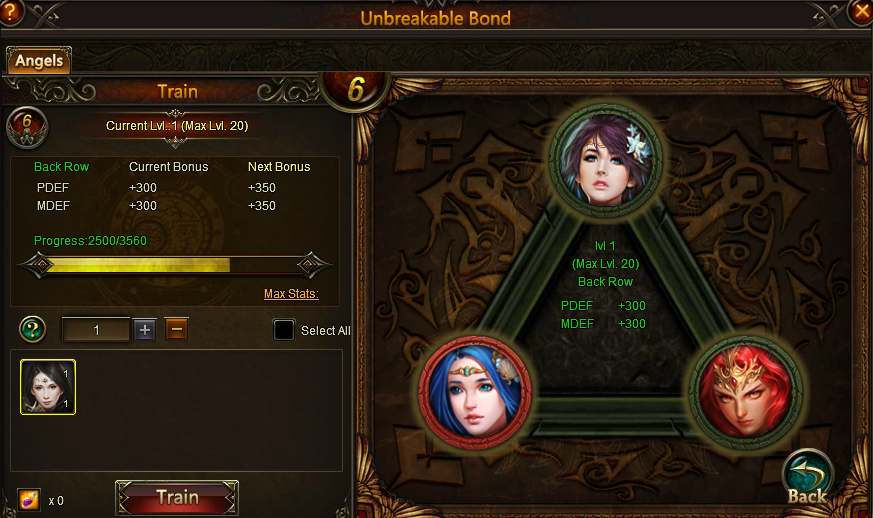Focus the quantity input field
The height and width of the screenshot is (518, 873).
pyautogui.click(x=96, y=330)
